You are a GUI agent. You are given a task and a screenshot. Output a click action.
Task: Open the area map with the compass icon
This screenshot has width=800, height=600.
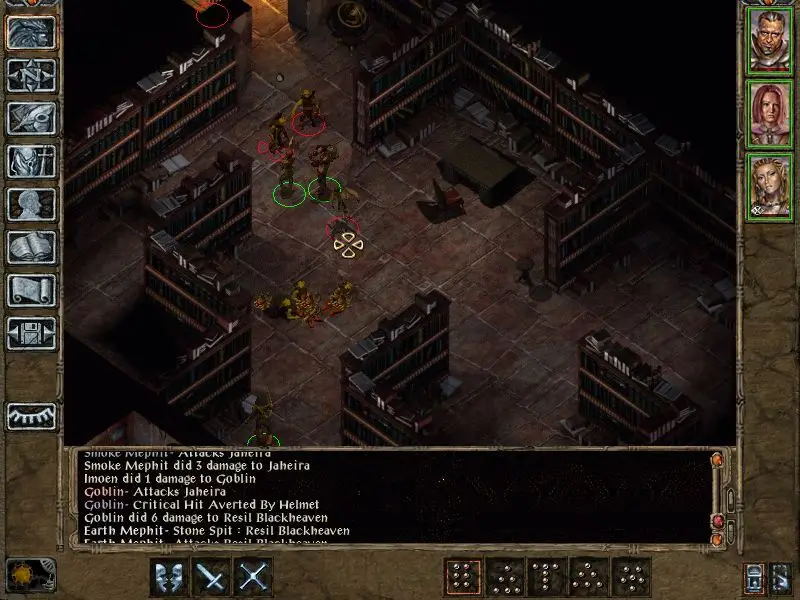click(x=31, y=74)
